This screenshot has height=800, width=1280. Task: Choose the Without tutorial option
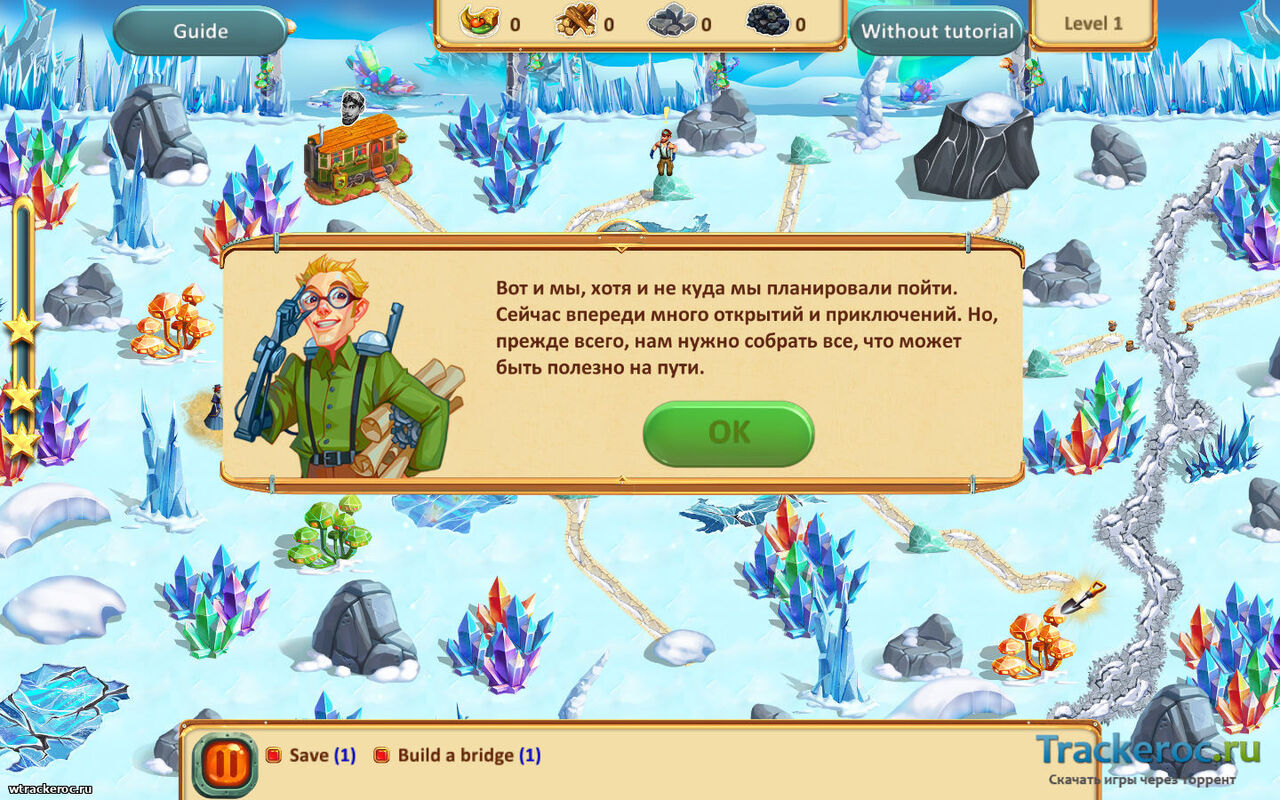coord(937,31)
